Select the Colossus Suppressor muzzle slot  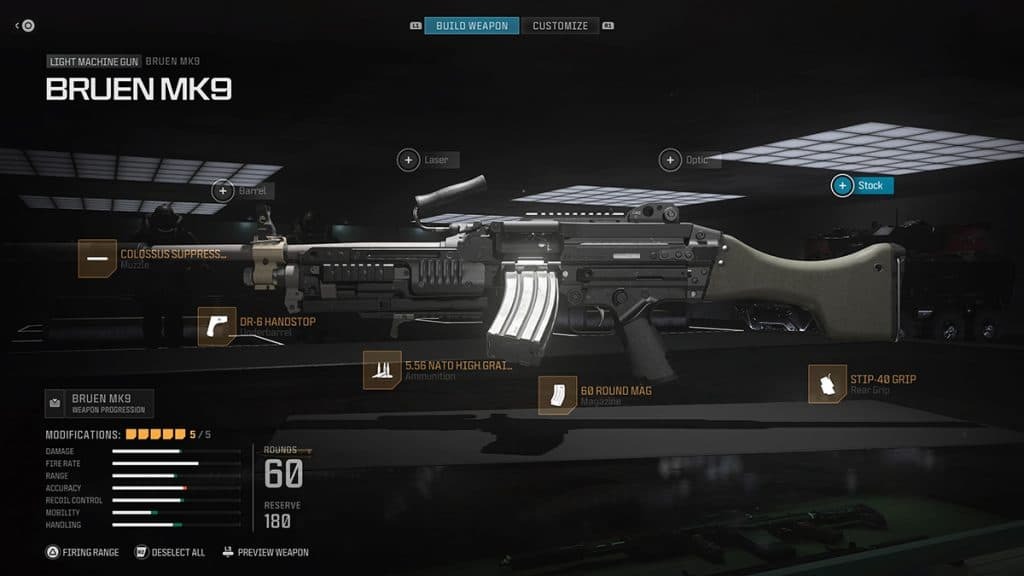point(97,258)
